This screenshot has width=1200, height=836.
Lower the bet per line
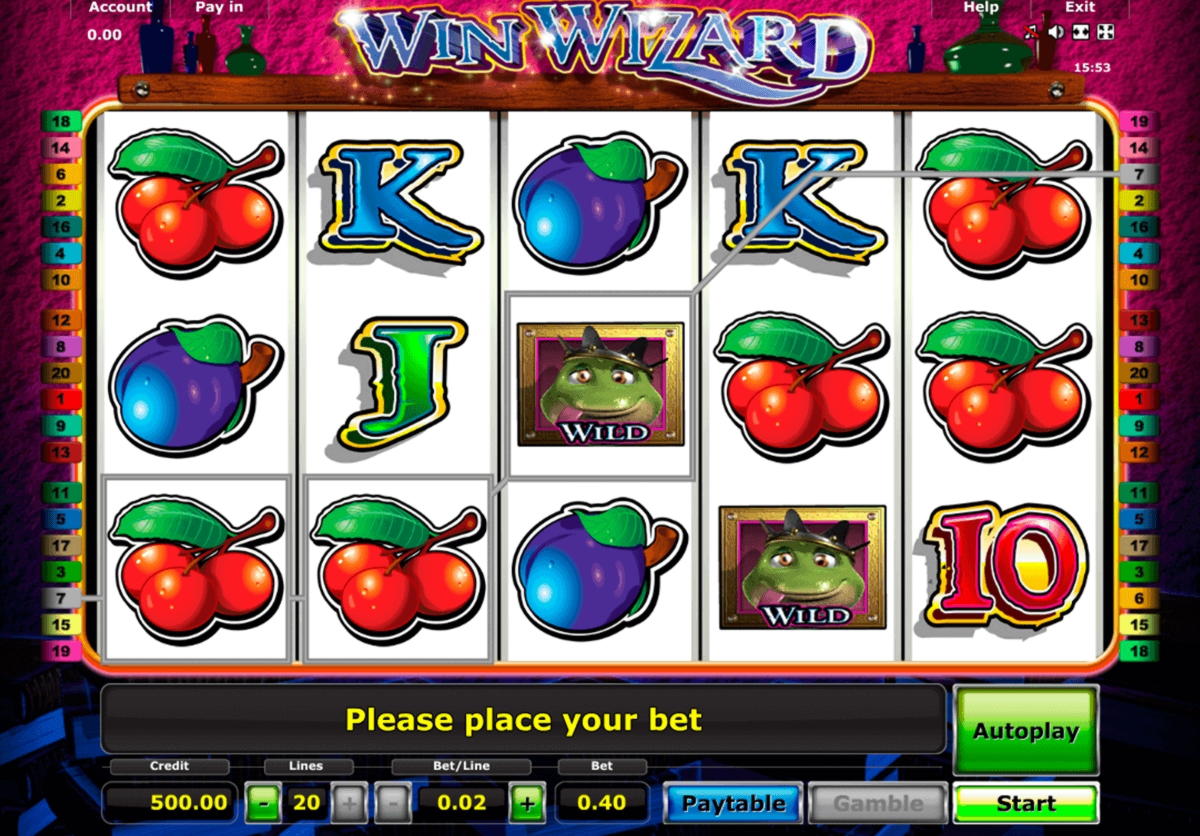point(393,803)
